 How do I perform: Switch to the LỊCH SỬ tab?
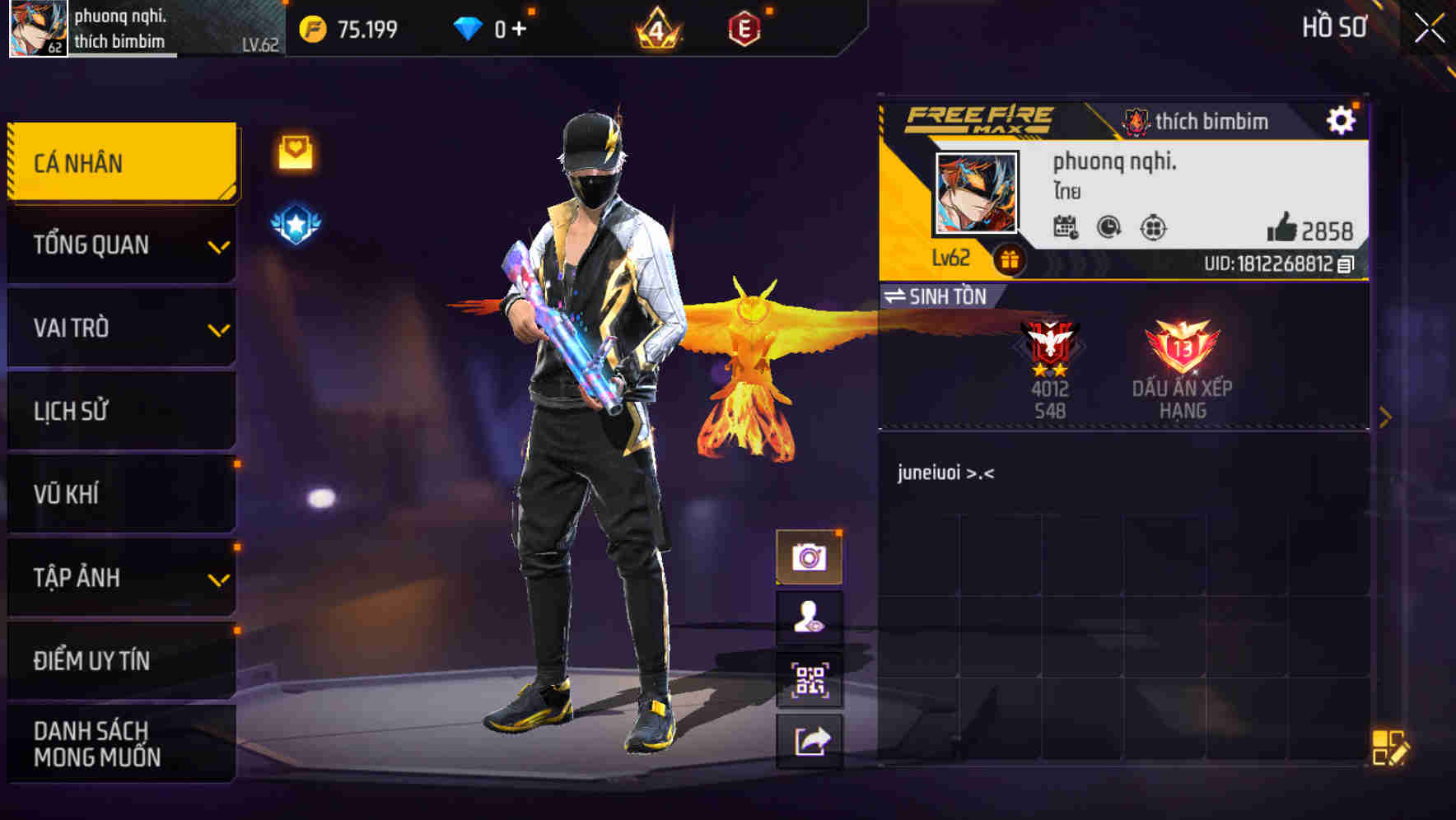point(119,411)
